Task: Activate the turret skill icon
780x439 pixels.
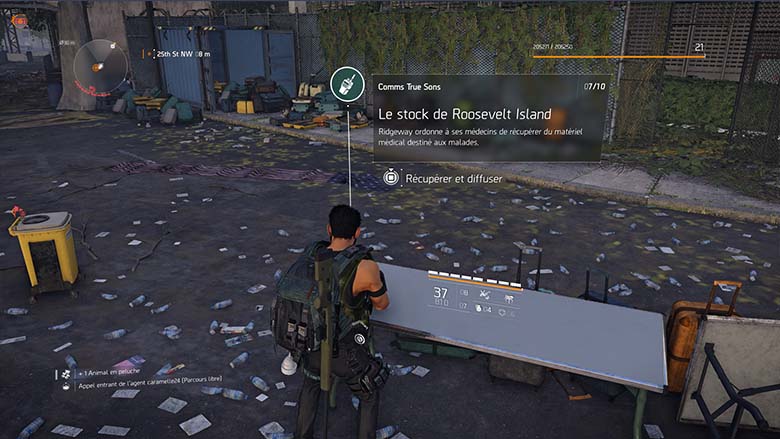Action: coord(507,295)
